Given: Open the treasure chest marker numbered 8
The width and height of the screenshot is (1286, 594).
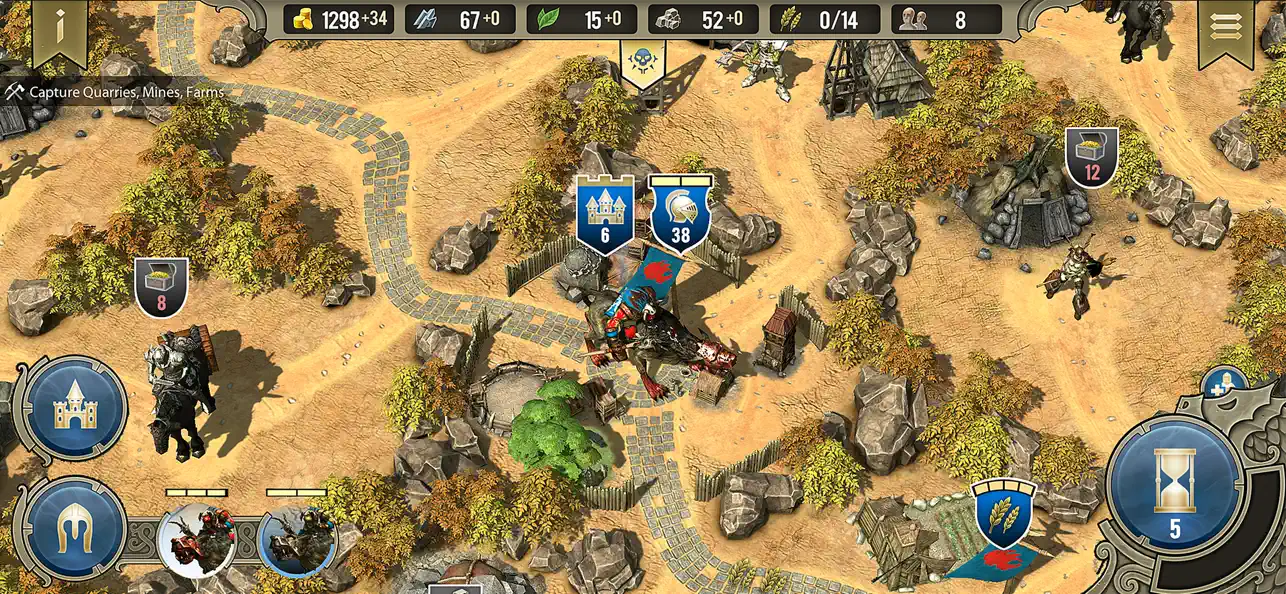Looking at the screenshot, I should coord(161,287).
